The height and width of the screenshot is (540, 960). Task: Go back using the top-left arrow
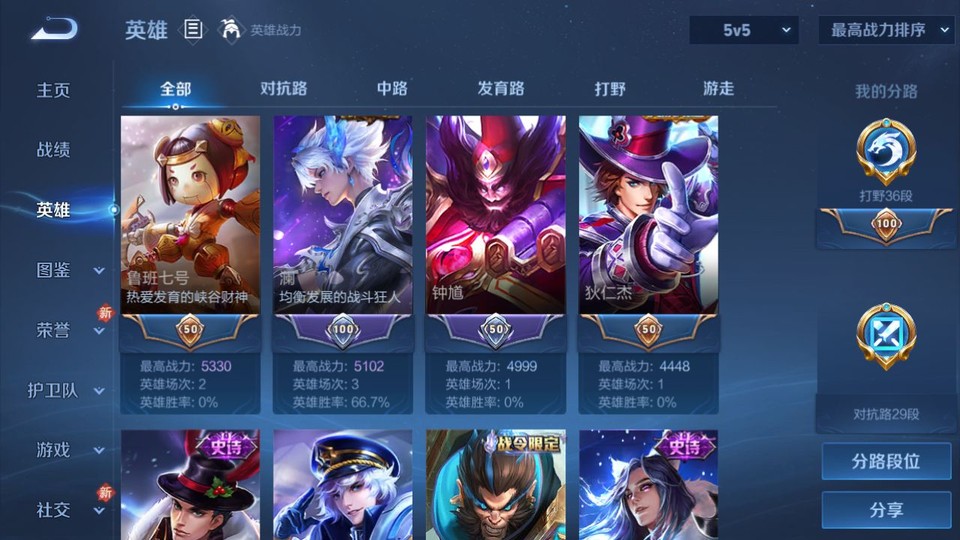[x=54, y=29]
